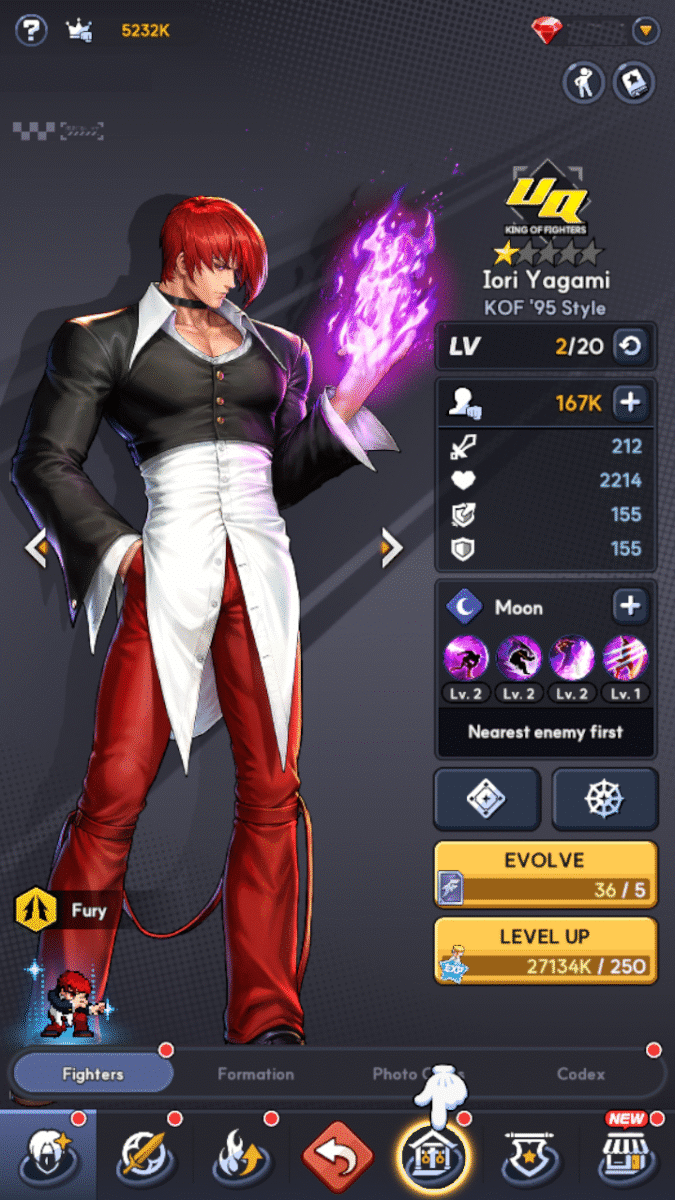Show the next fighter with right arrow

[x=391, y=547]
